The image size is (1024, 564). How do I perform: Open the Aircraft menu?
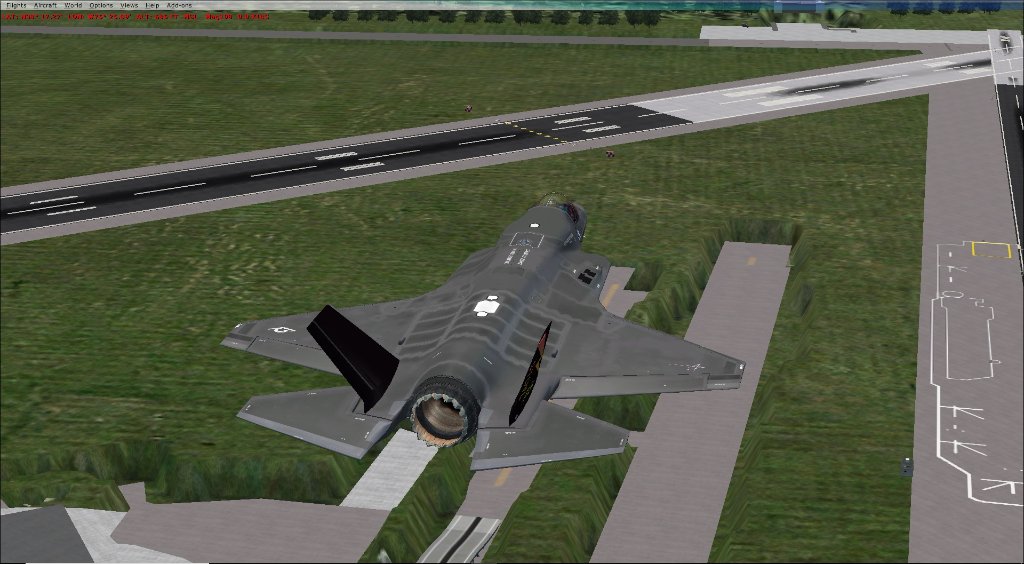46,5
